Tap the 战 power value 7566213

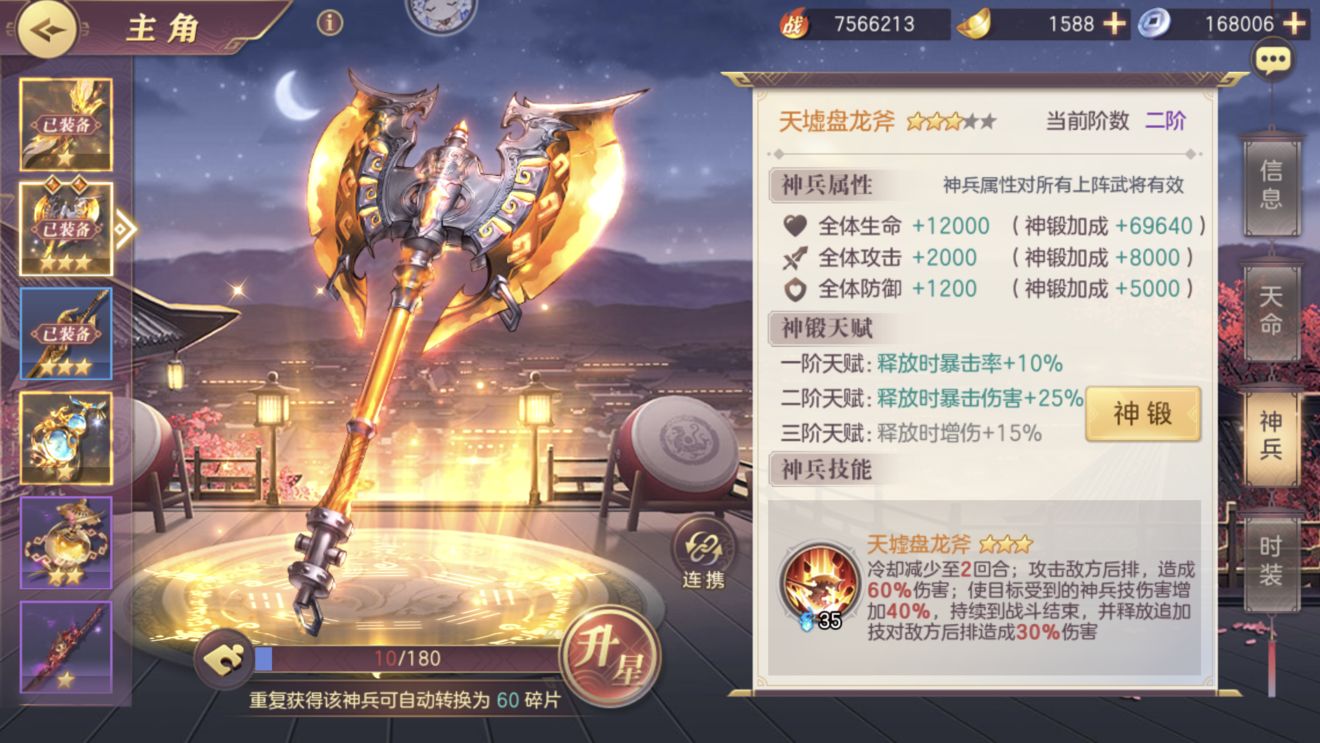pyautogui.click(x=874, y=24)
